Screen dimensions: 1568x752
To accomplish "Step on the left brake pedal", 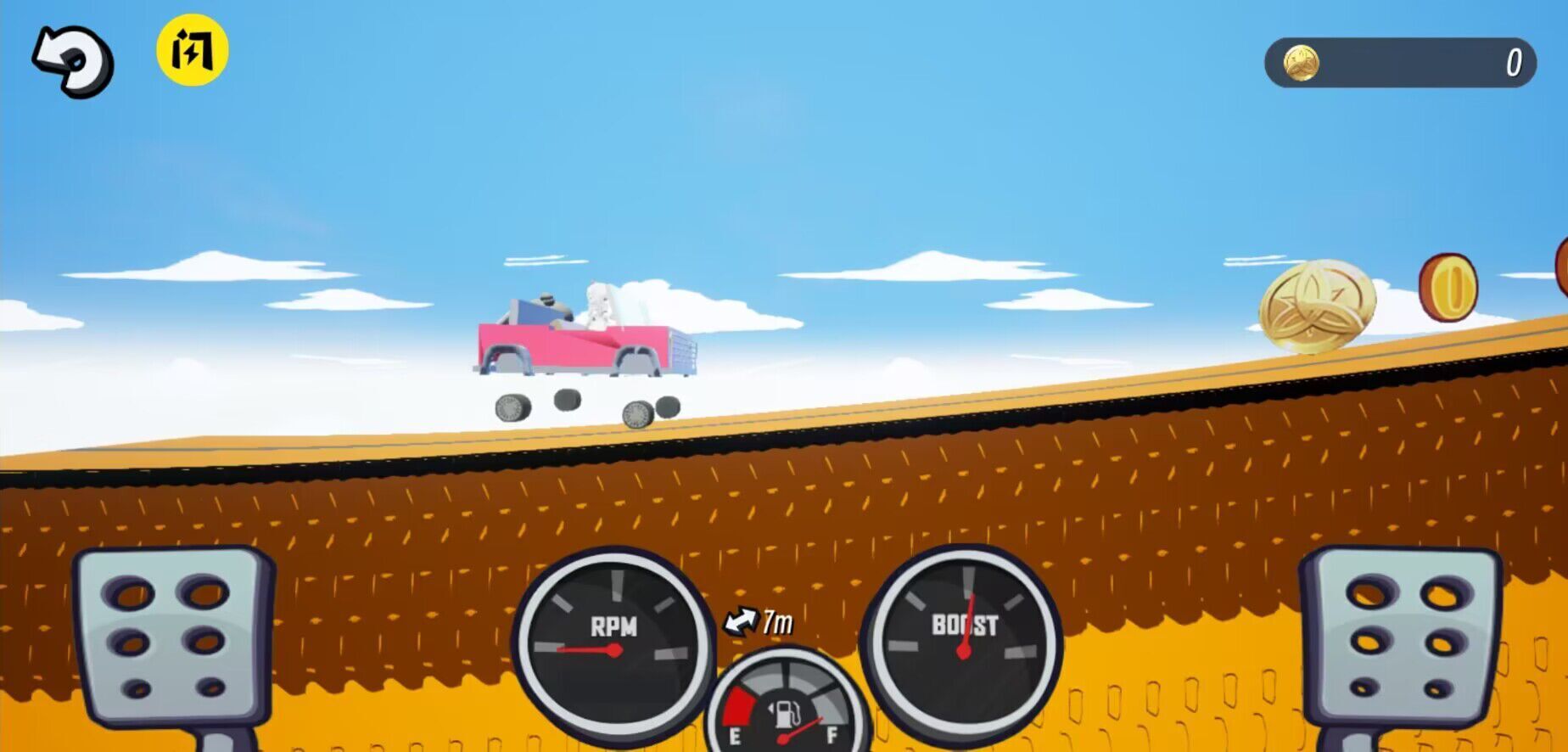I will [x=173, y=637].
